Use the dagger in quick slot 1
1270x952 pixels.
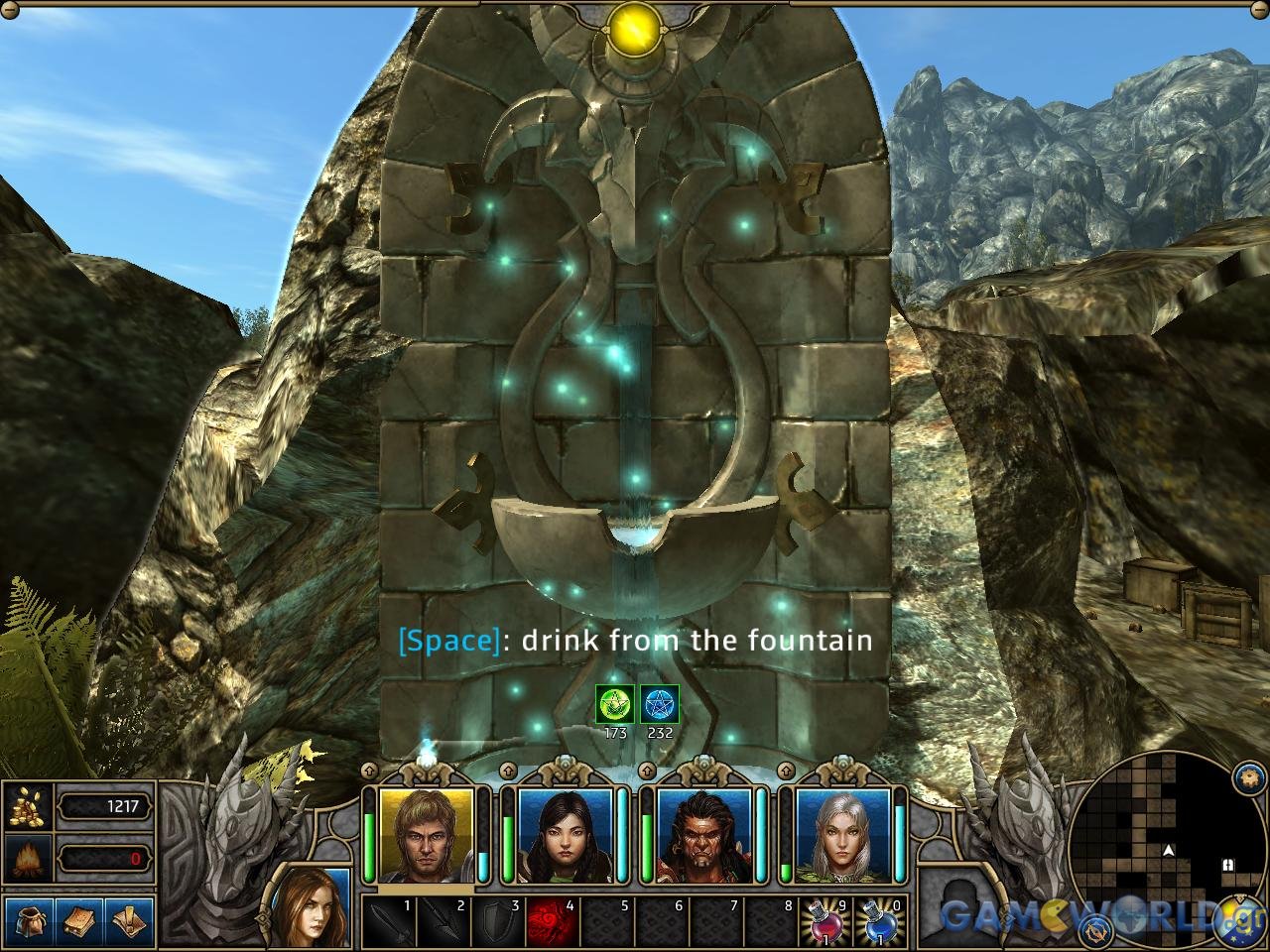point(388,923)
